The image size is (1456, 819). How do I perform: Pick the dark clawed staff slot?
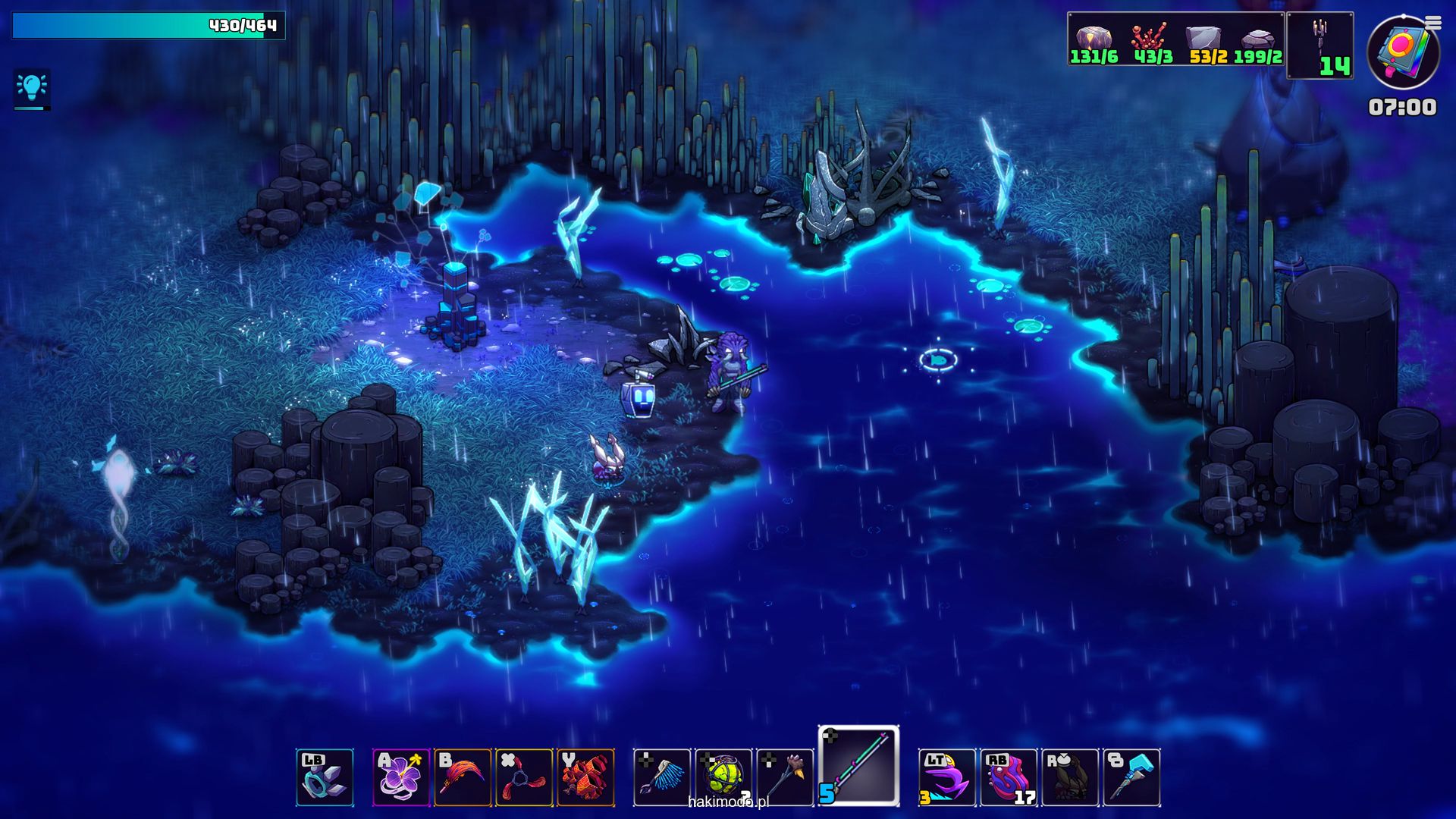coord(785,777)
